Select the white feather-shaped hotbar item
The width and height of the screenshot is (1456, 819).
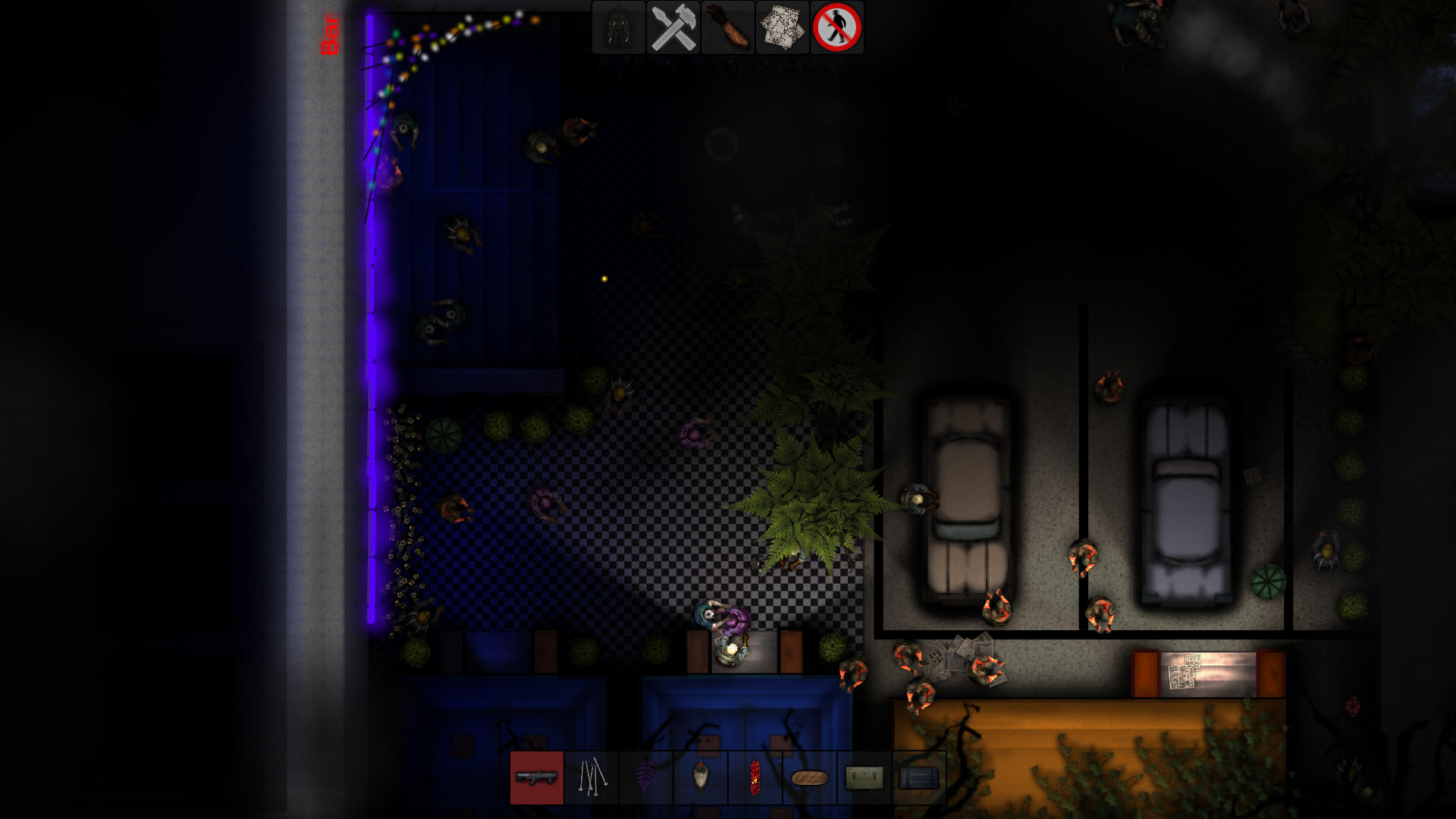click(701, 777)
